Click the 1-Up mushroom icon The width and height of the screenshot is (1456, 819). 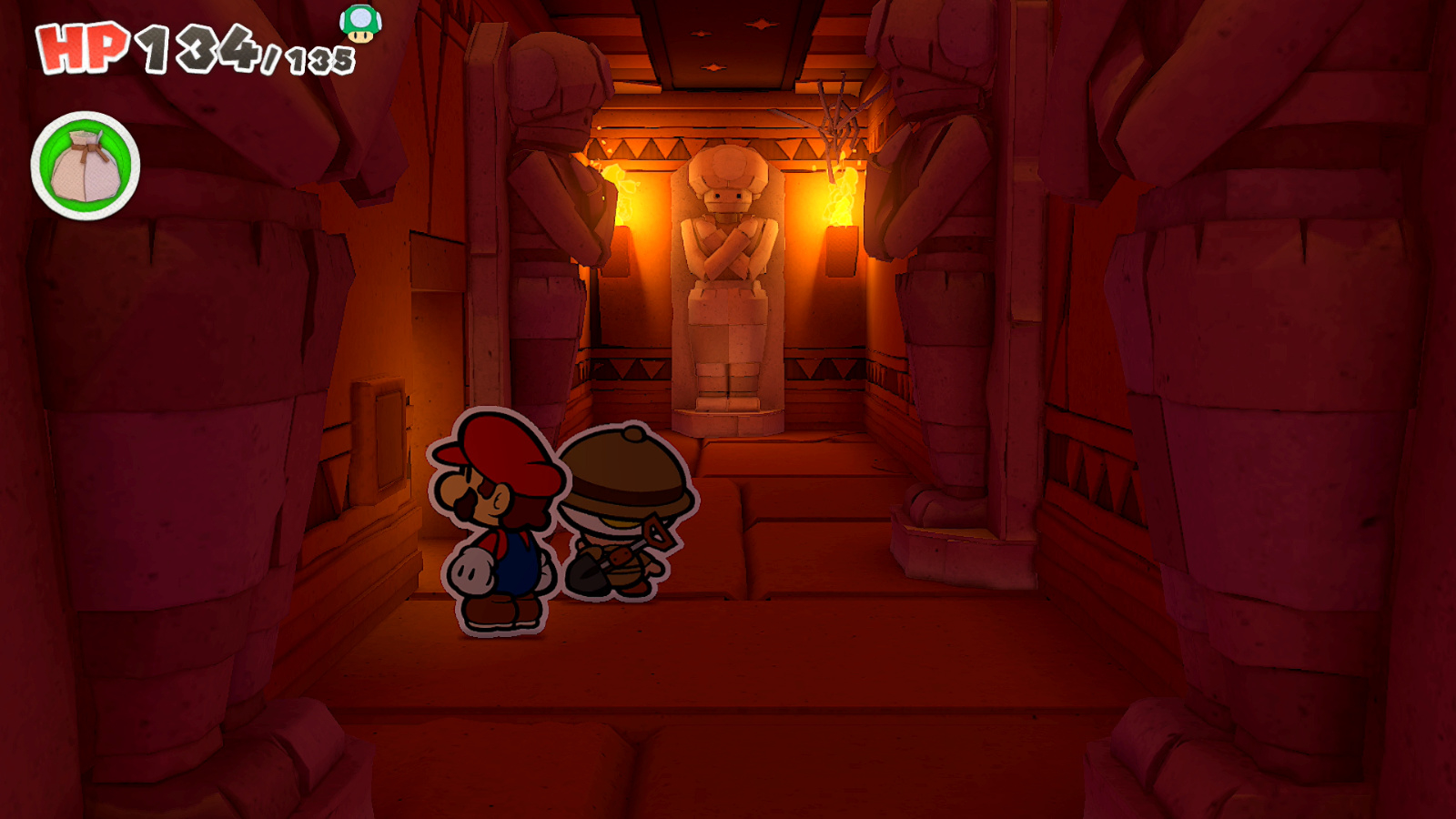359,23
